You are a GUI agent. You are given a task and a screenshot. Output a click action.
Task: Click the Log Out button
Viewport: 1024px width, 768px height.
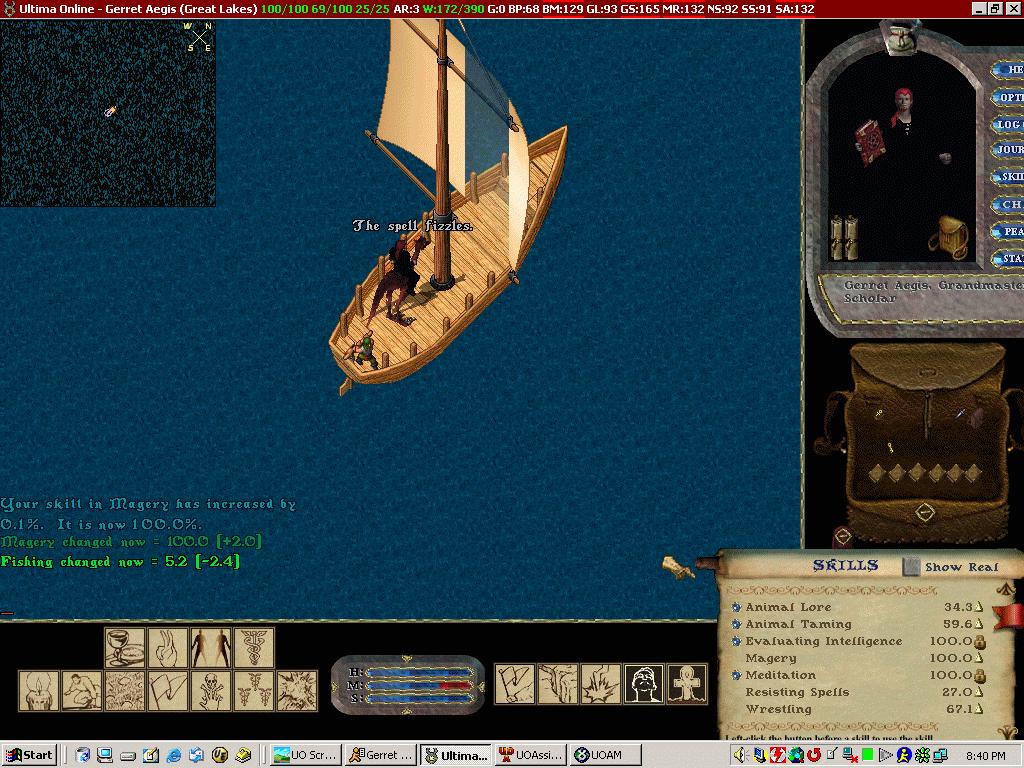(1010, 125)
